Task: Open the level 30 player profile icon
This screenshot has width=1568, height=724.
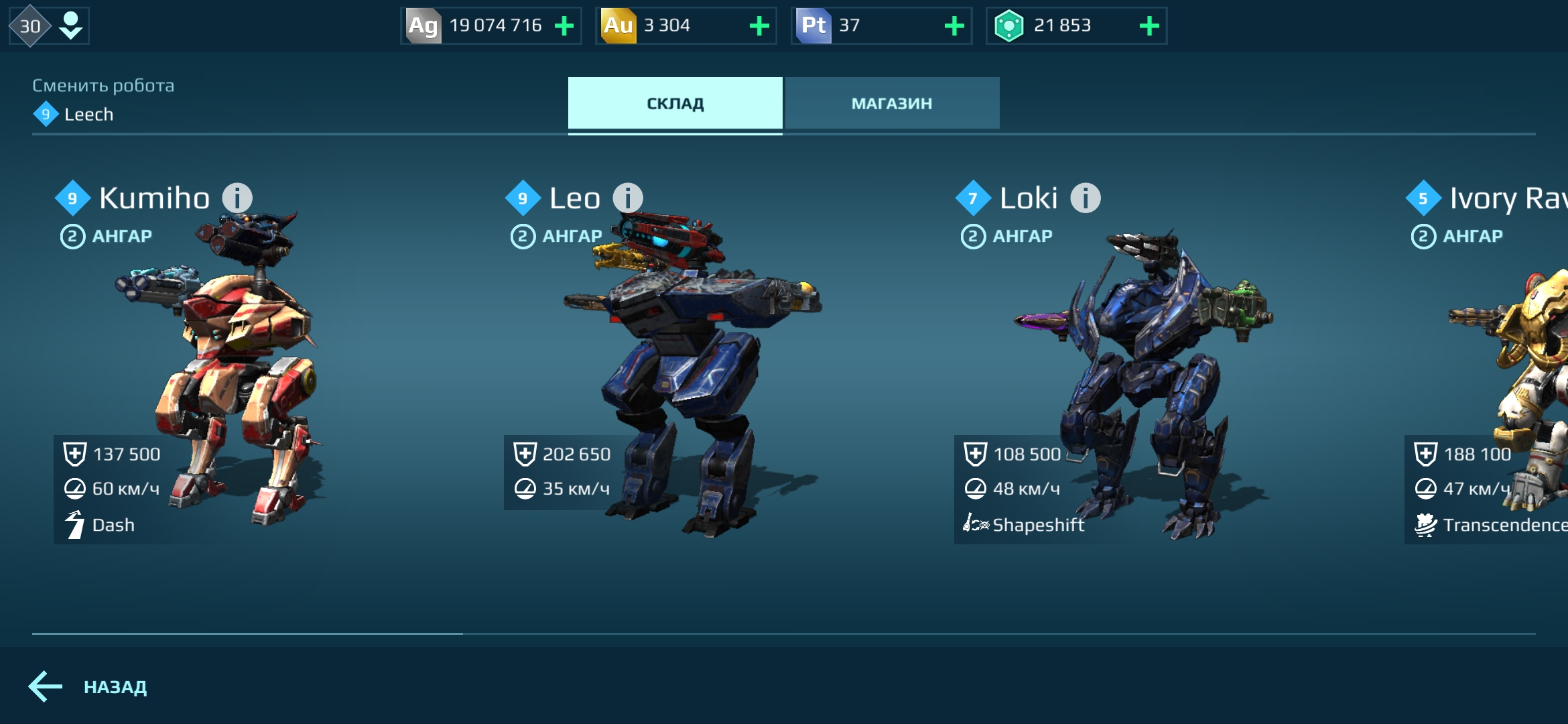Action: 48,26
